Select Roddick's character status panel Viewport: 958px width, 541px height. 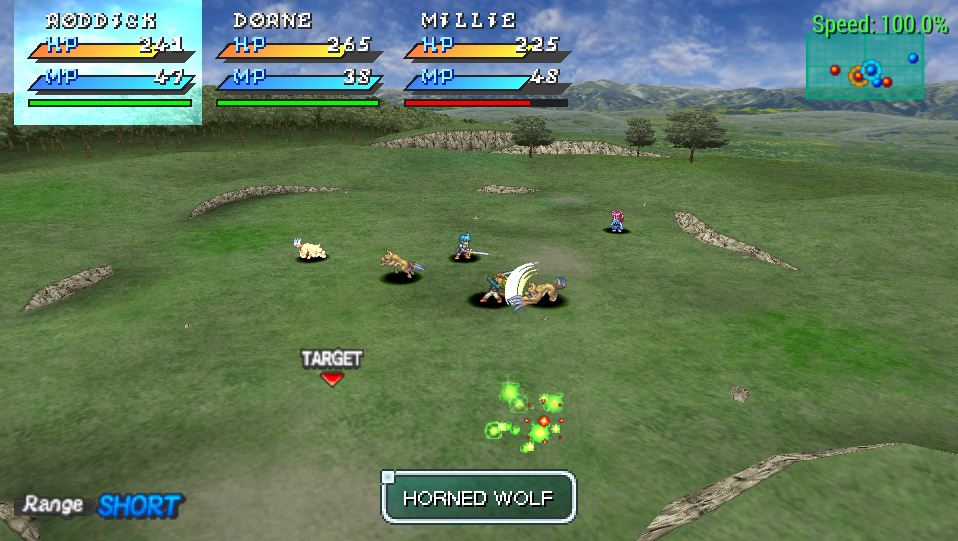(x=108, y=62)
